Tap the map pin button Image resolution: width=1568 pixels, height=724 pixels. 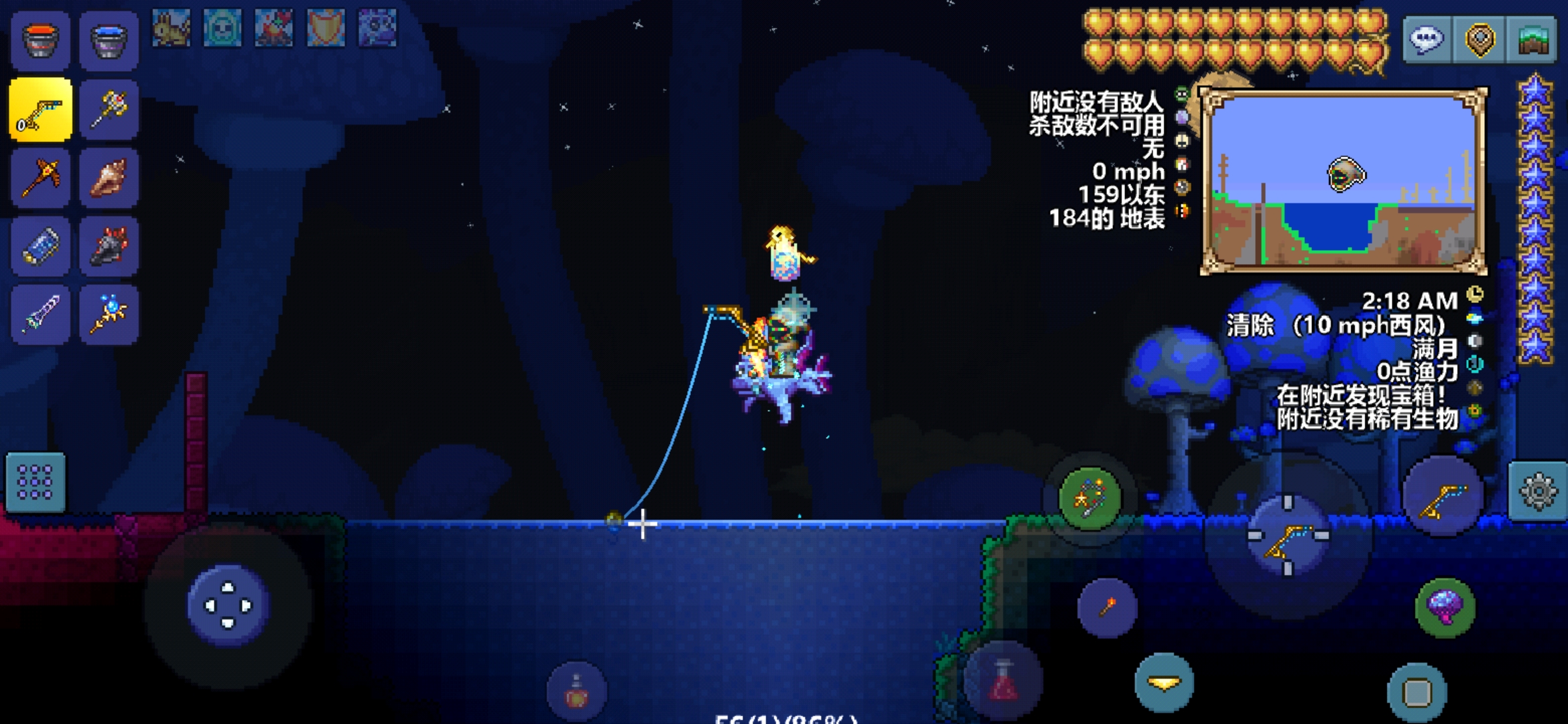pos(1480,40)
